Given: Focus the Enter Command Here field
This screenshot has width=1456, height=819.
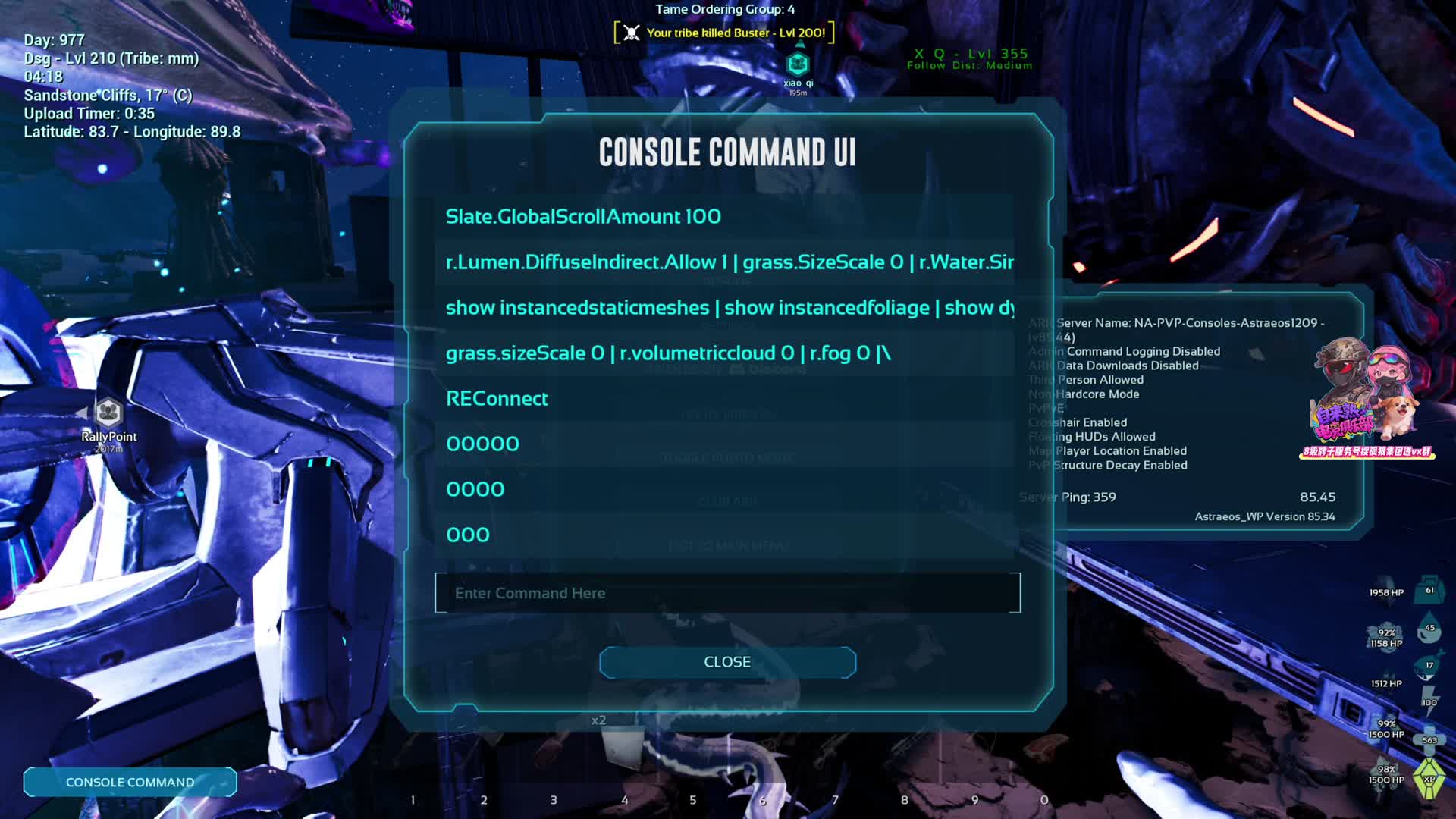Looking at the screenshot, I should pos(727,593).
